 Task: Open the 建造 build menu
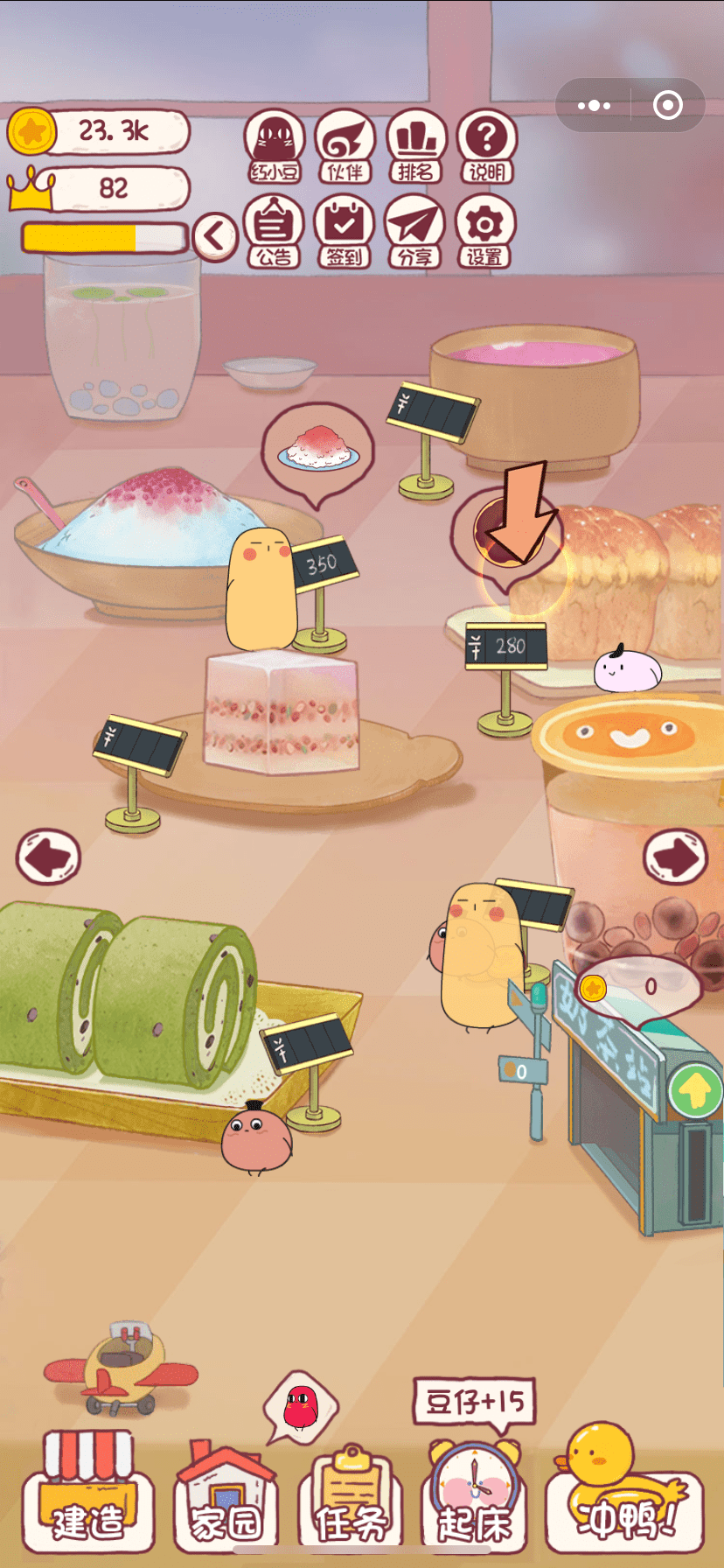tap(87, 1498)
